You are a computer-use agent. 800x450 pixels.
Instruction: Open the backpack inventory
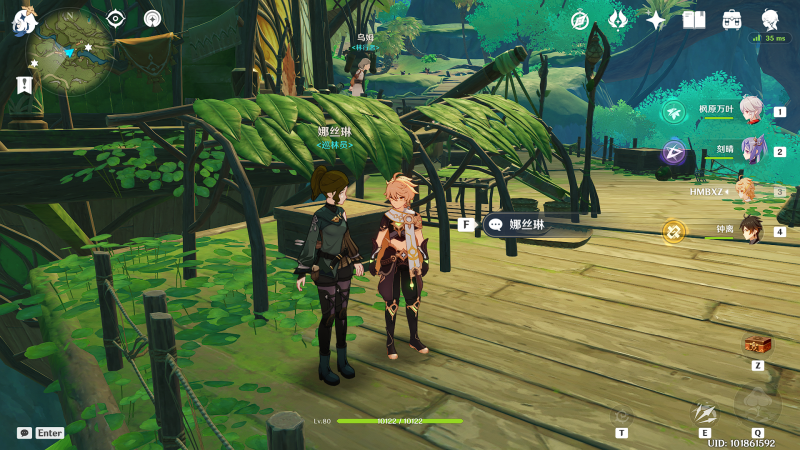pyautogui.click(x=732, y=20)
